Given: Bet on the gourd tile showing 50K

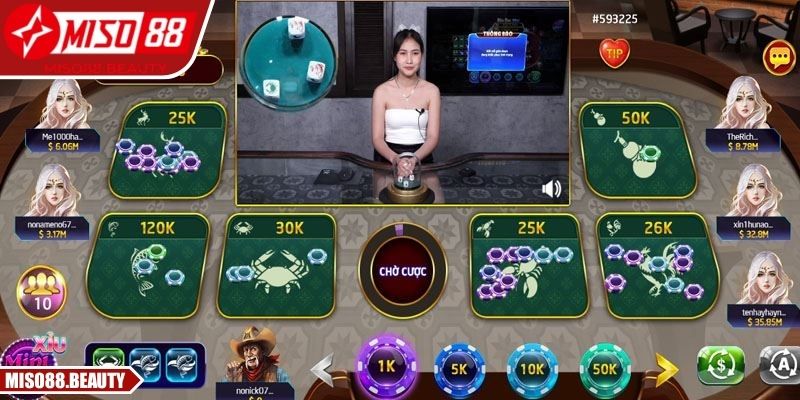Looking at the screenshot, I should click(x=632, y=150).
